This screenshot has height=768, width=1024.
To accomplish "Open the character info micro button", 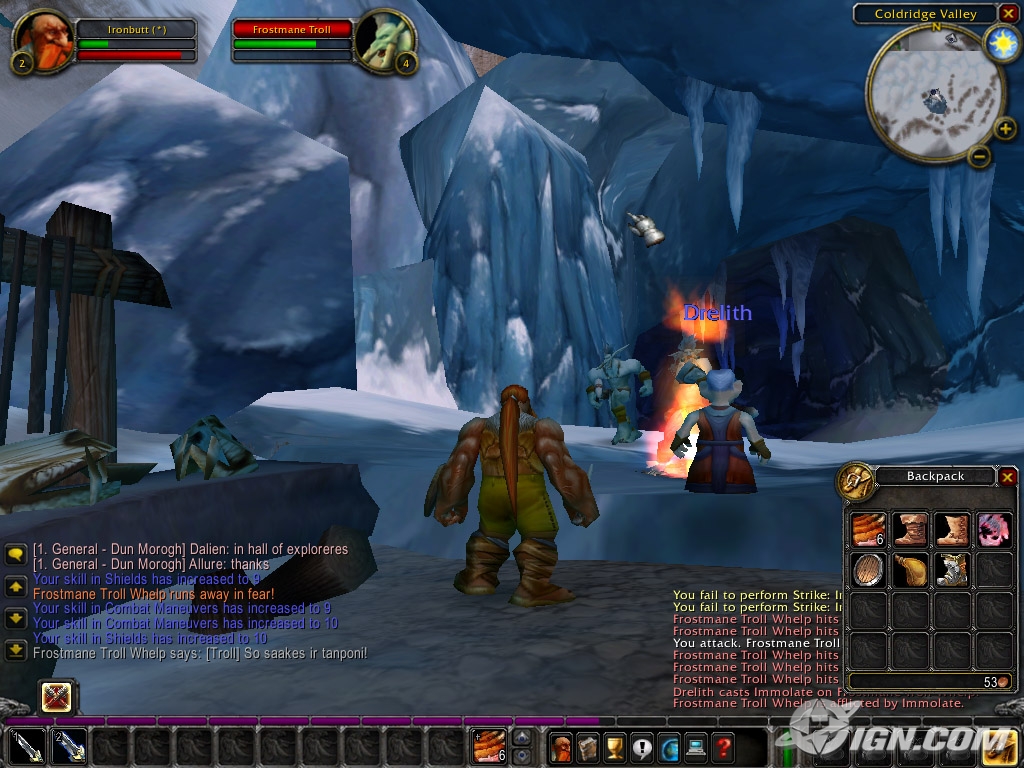I will 562,746.
